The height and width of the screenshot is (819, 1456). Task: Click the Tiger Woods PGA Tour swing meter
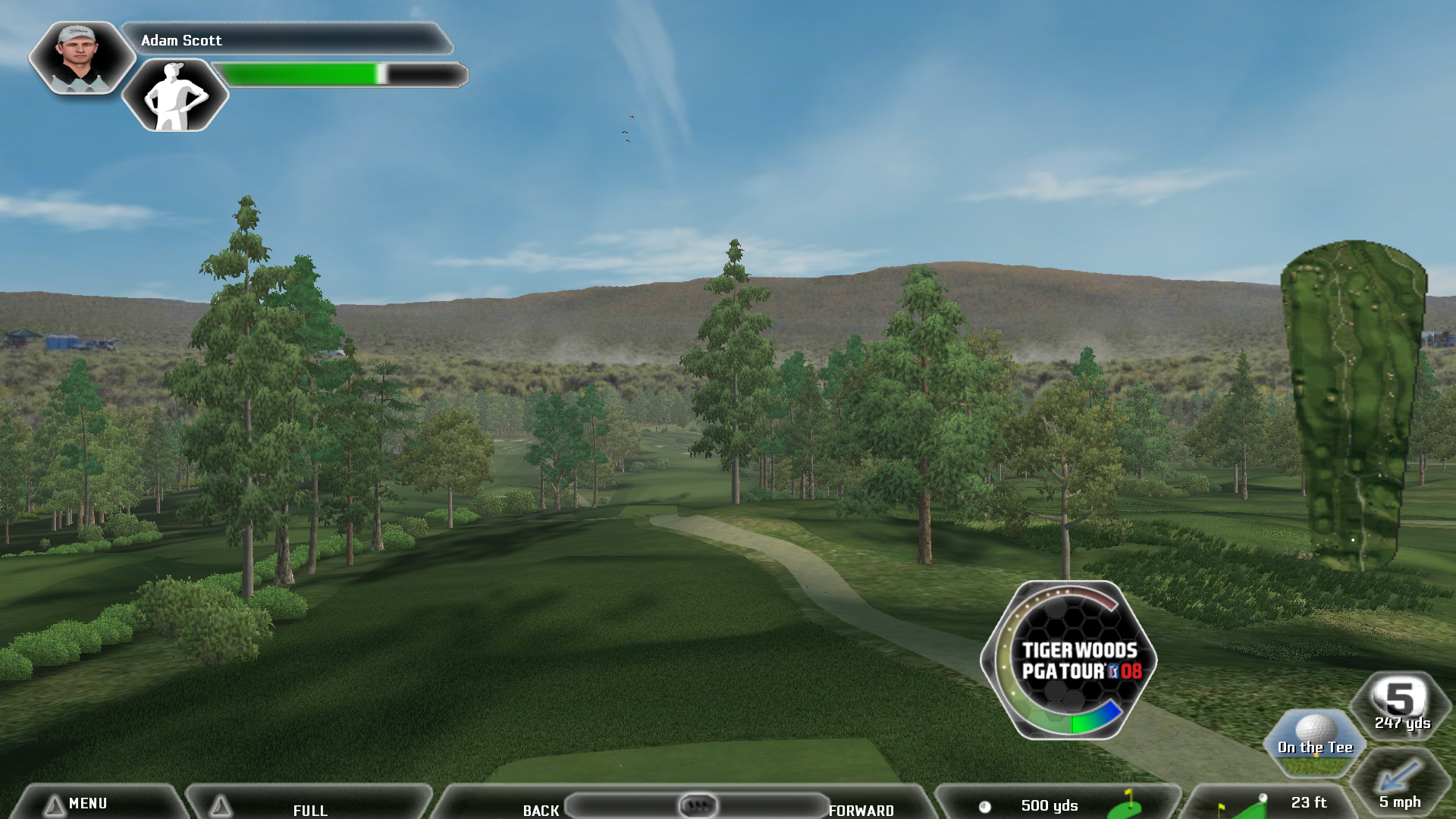point(1069,660)
